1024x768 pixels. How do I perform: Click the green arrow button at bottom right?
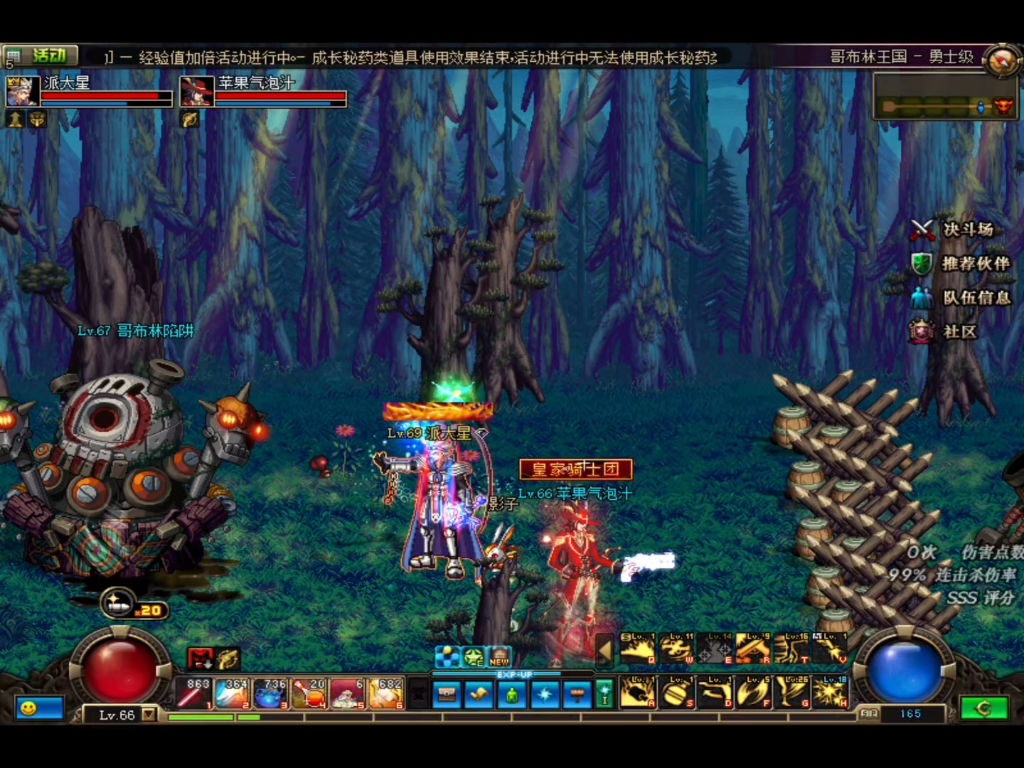point(983,708)
